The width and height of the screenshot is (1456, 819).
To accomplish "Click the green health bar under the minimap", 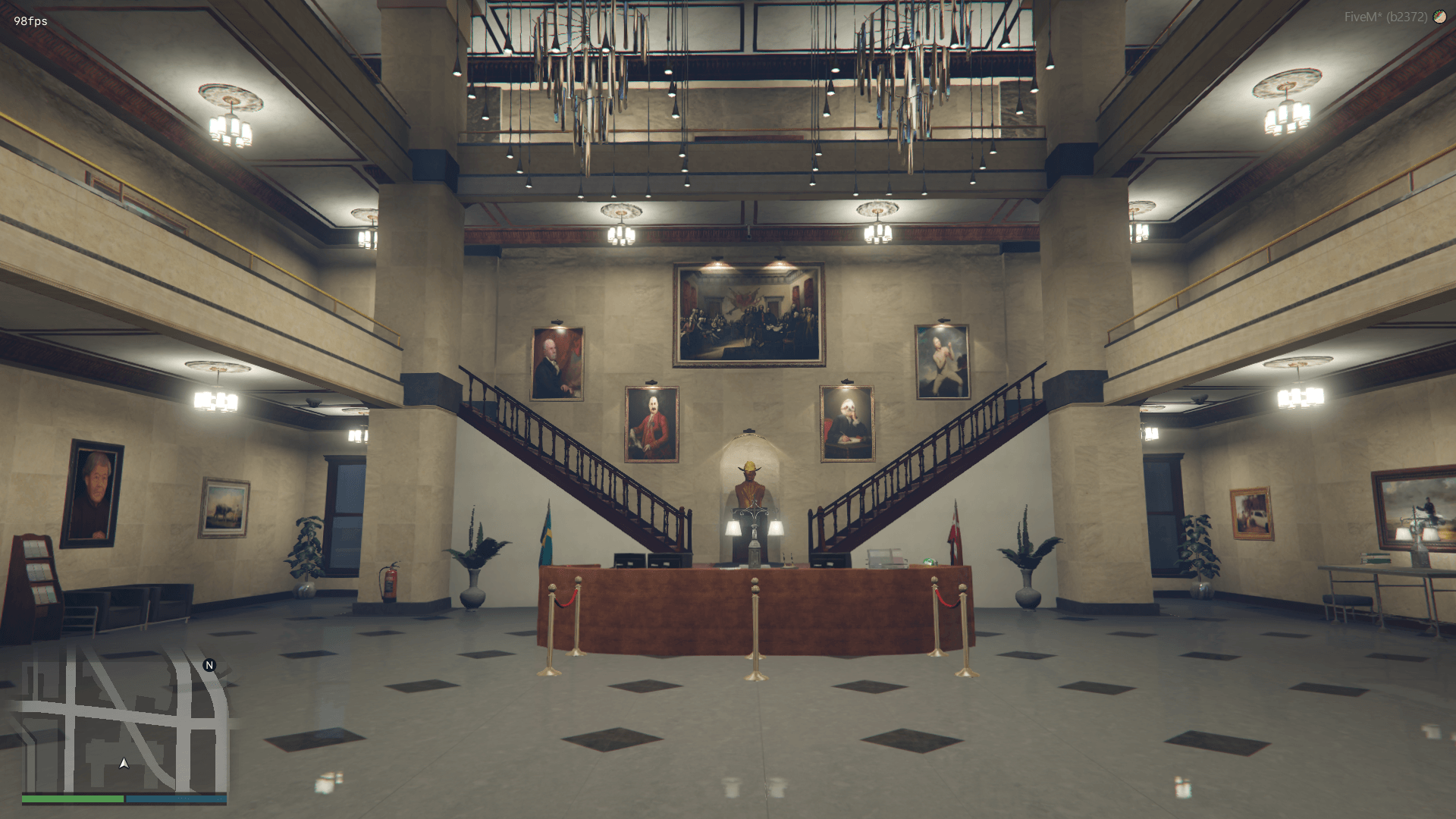I will tap(72, 799).
